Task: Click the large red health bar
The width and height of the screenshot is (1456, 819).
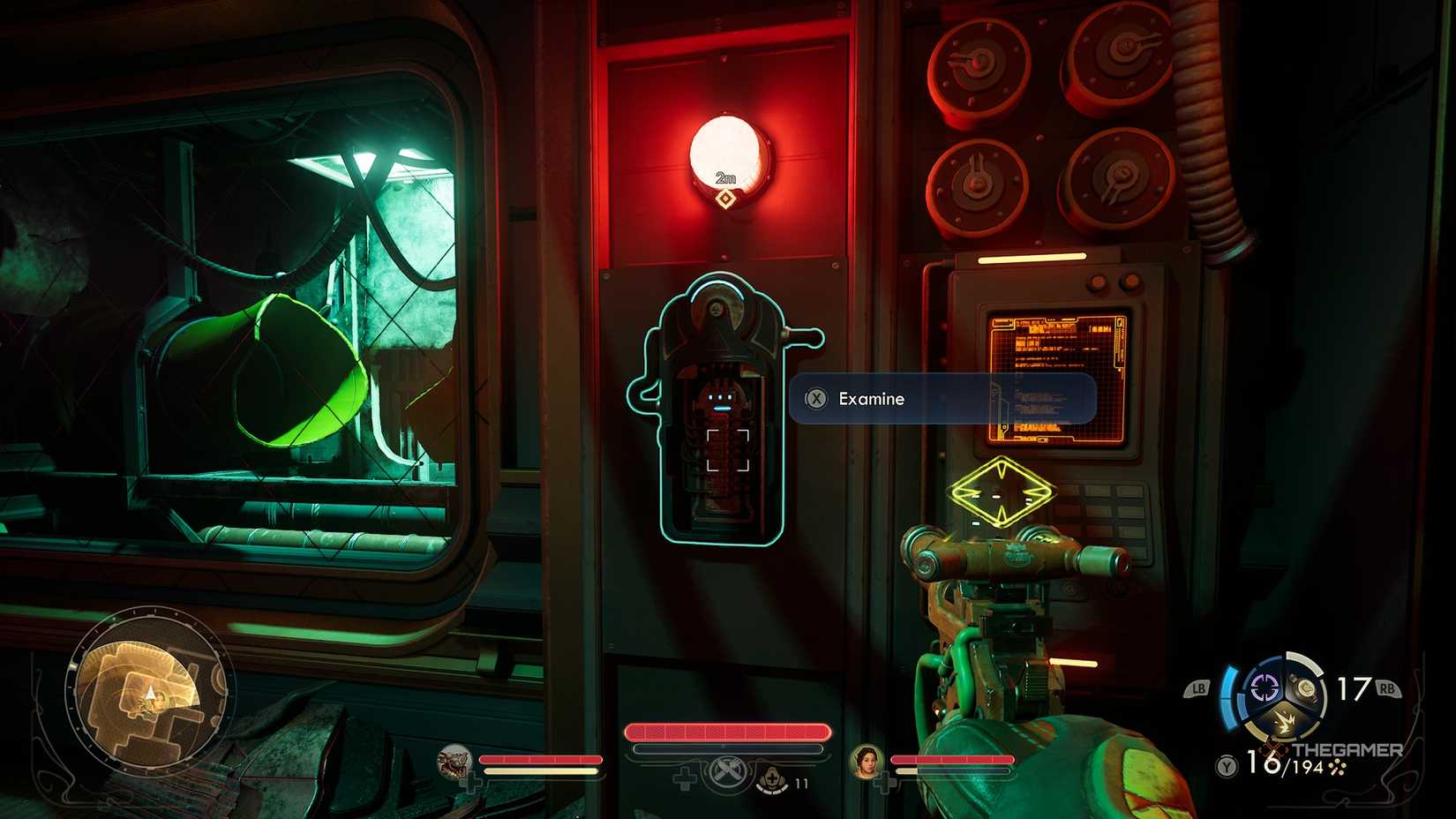Action: click(x=727, y=732)
